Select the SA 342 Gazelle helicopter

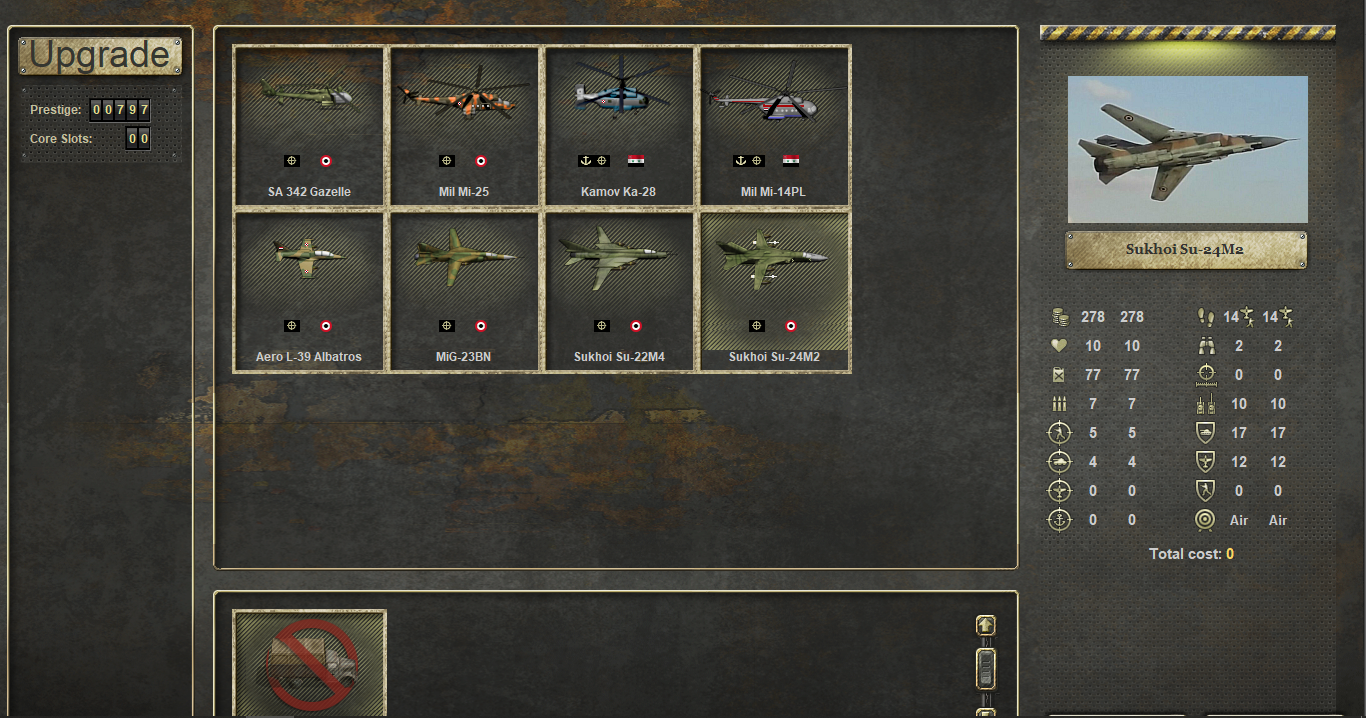[x=309, y=126]
